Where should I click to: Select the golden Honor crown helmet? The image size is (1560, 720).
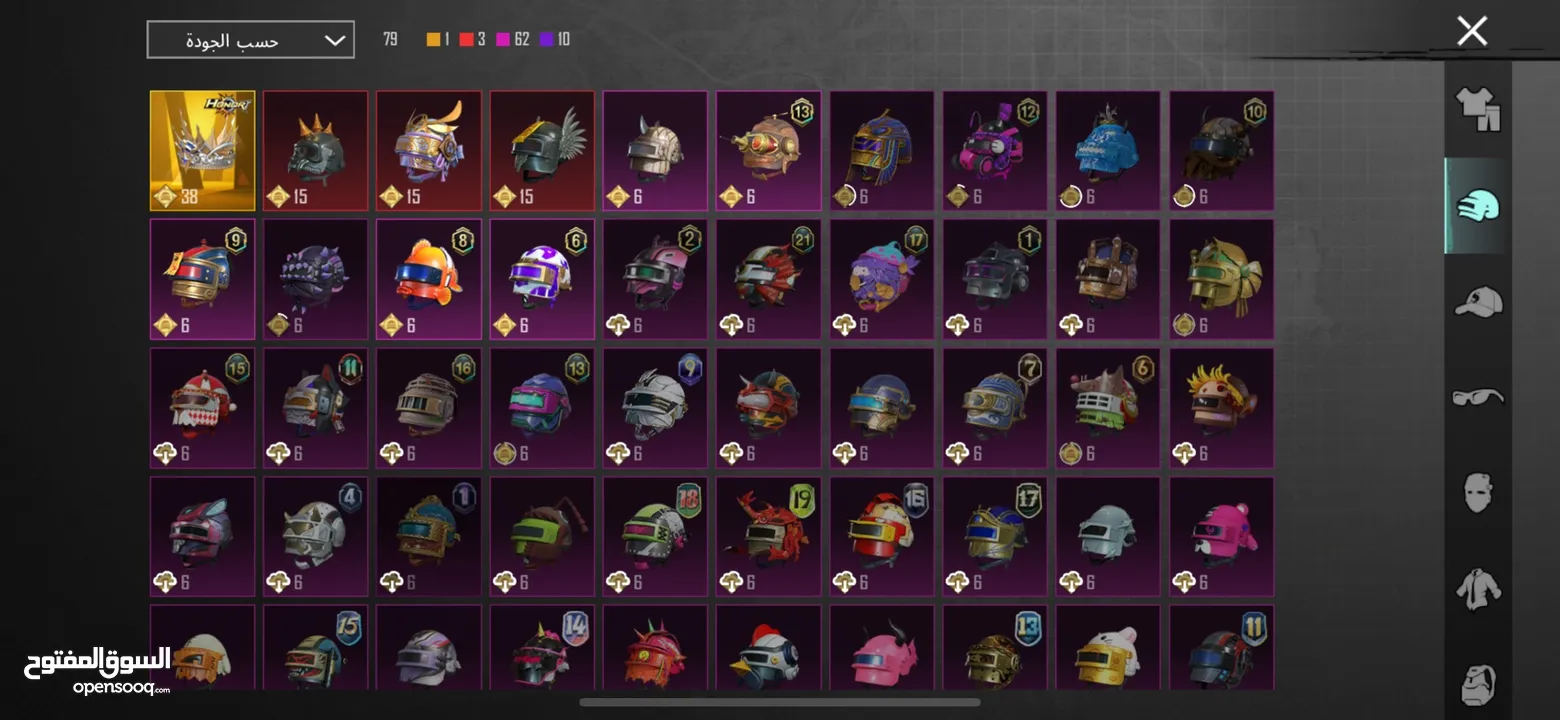(x=202, y=151)
